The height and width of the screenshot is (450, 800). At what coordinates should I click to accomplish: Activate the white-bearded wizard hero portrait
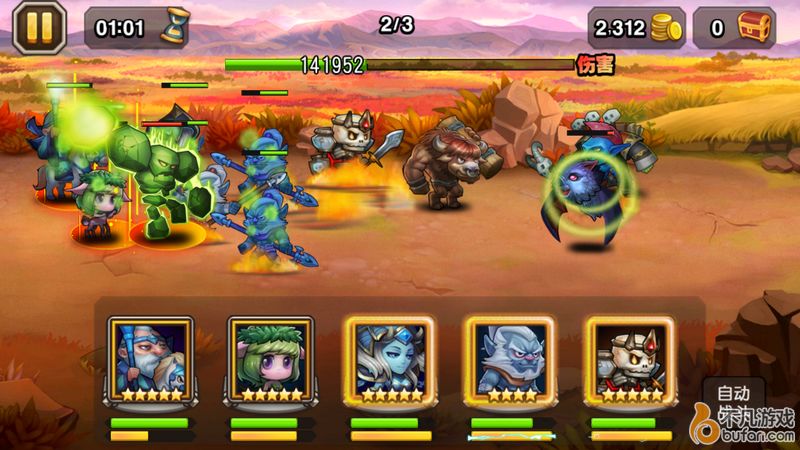pyautogui.click(x=148, y=358)
